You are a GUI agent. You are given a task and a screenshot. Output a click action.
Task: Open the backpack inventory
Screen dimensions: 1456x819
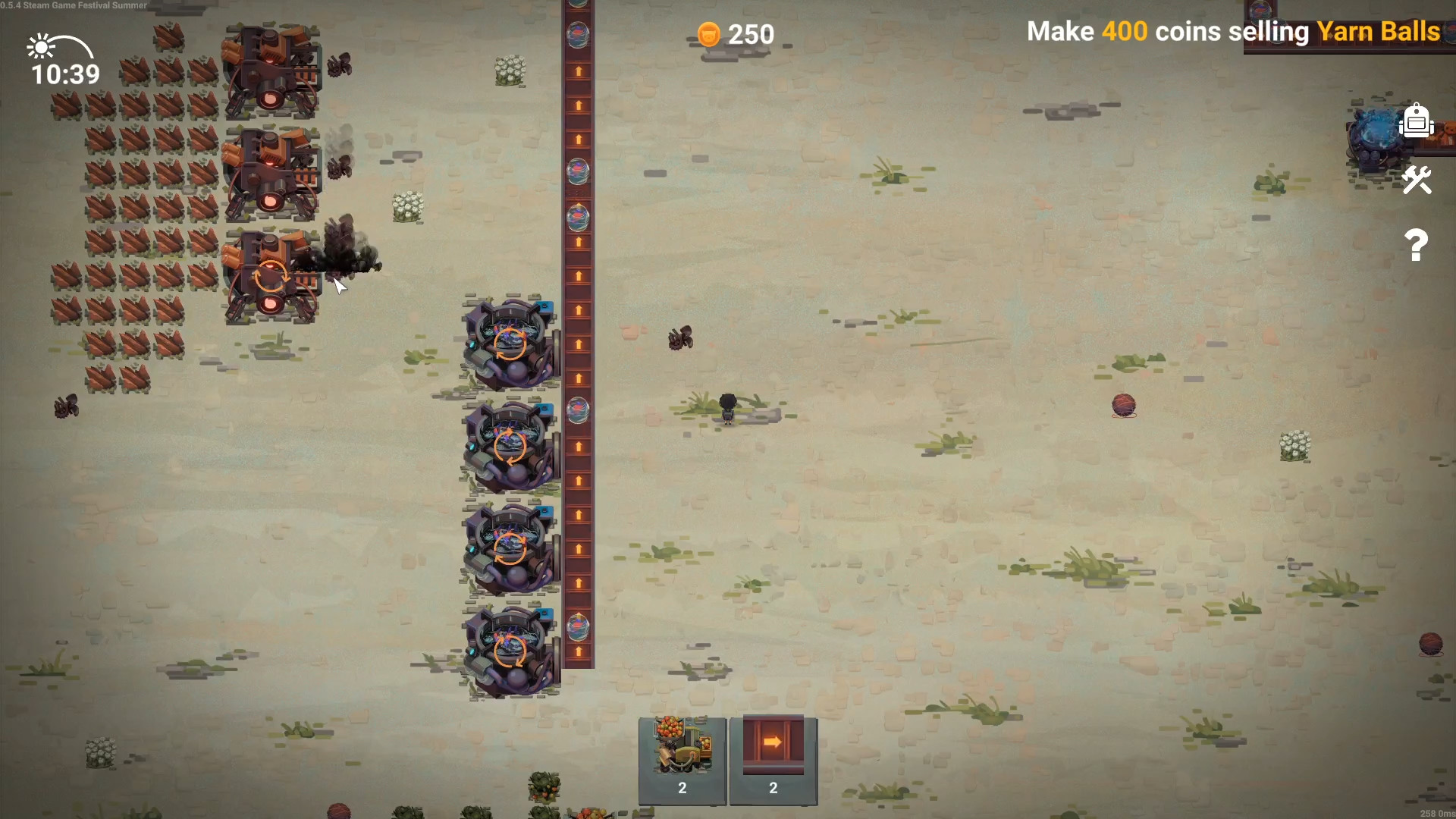[x=1416, y=121]
